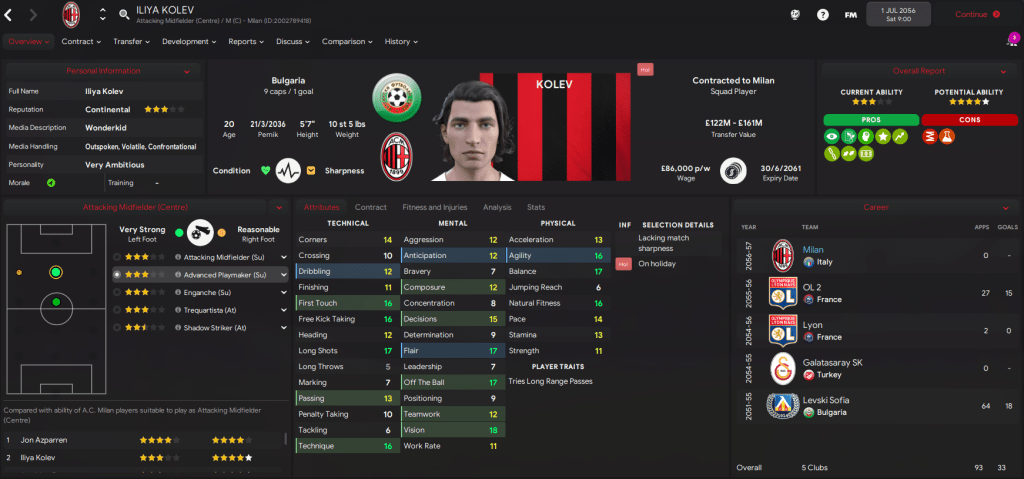Open the FM menu
The image size is (1024, 479).
850,15
